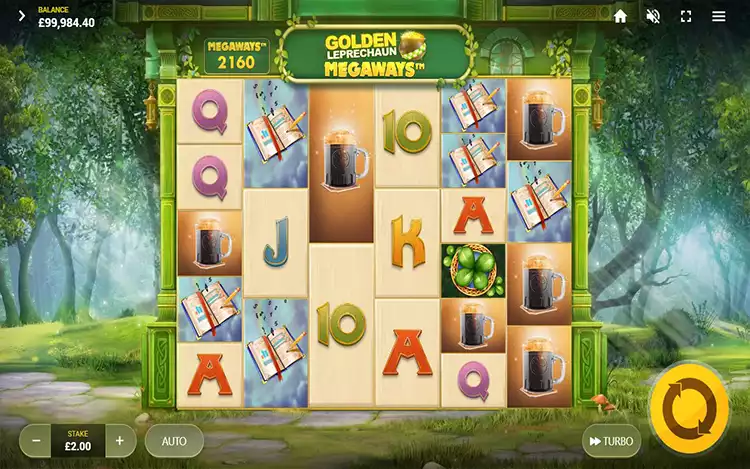750x469 pixels.
Task: Go to the home lobby
Action: [x=620, y=16]
